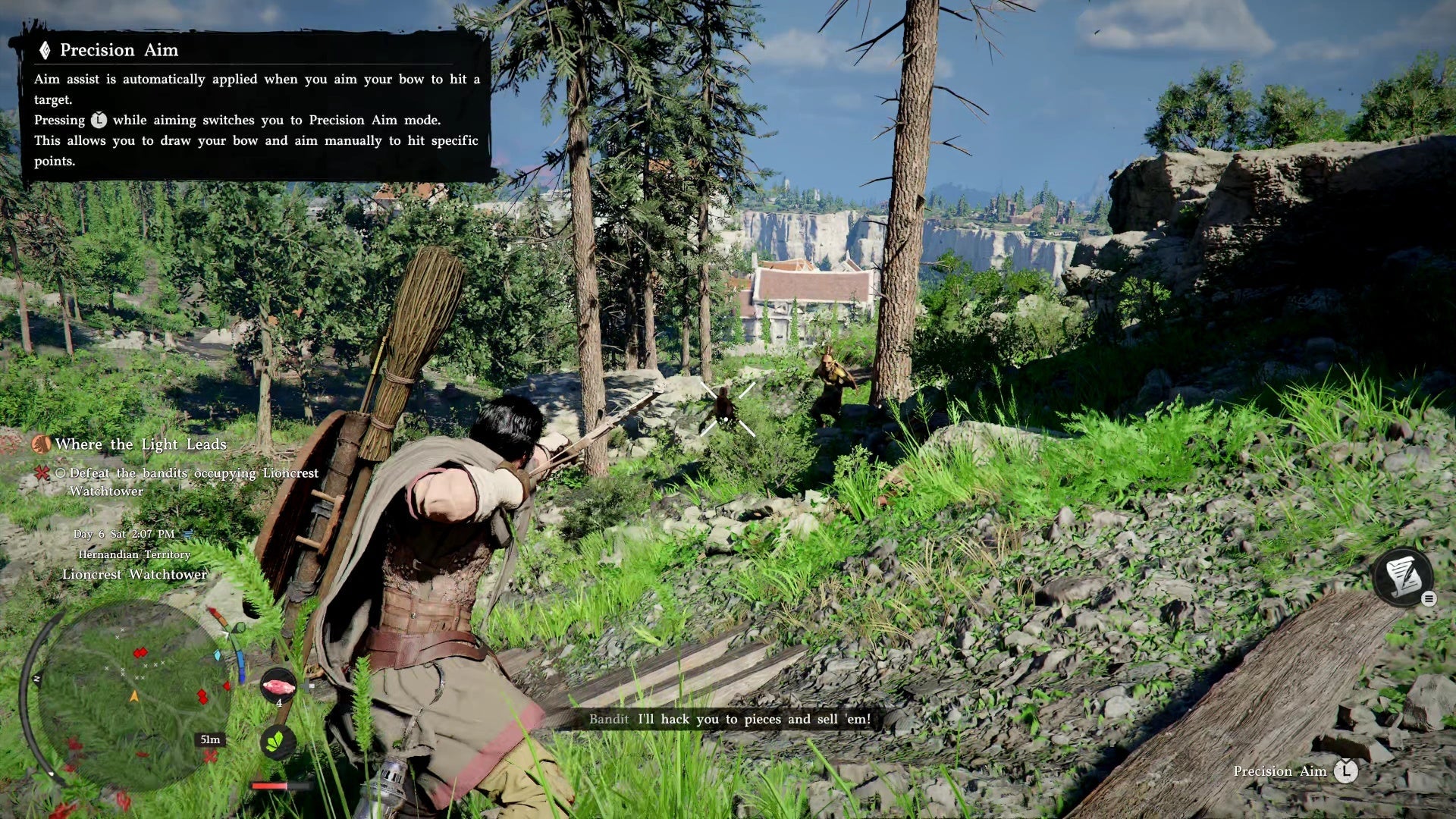
Task: Activate the green leaf skill icon
Action: pos(277,741)
